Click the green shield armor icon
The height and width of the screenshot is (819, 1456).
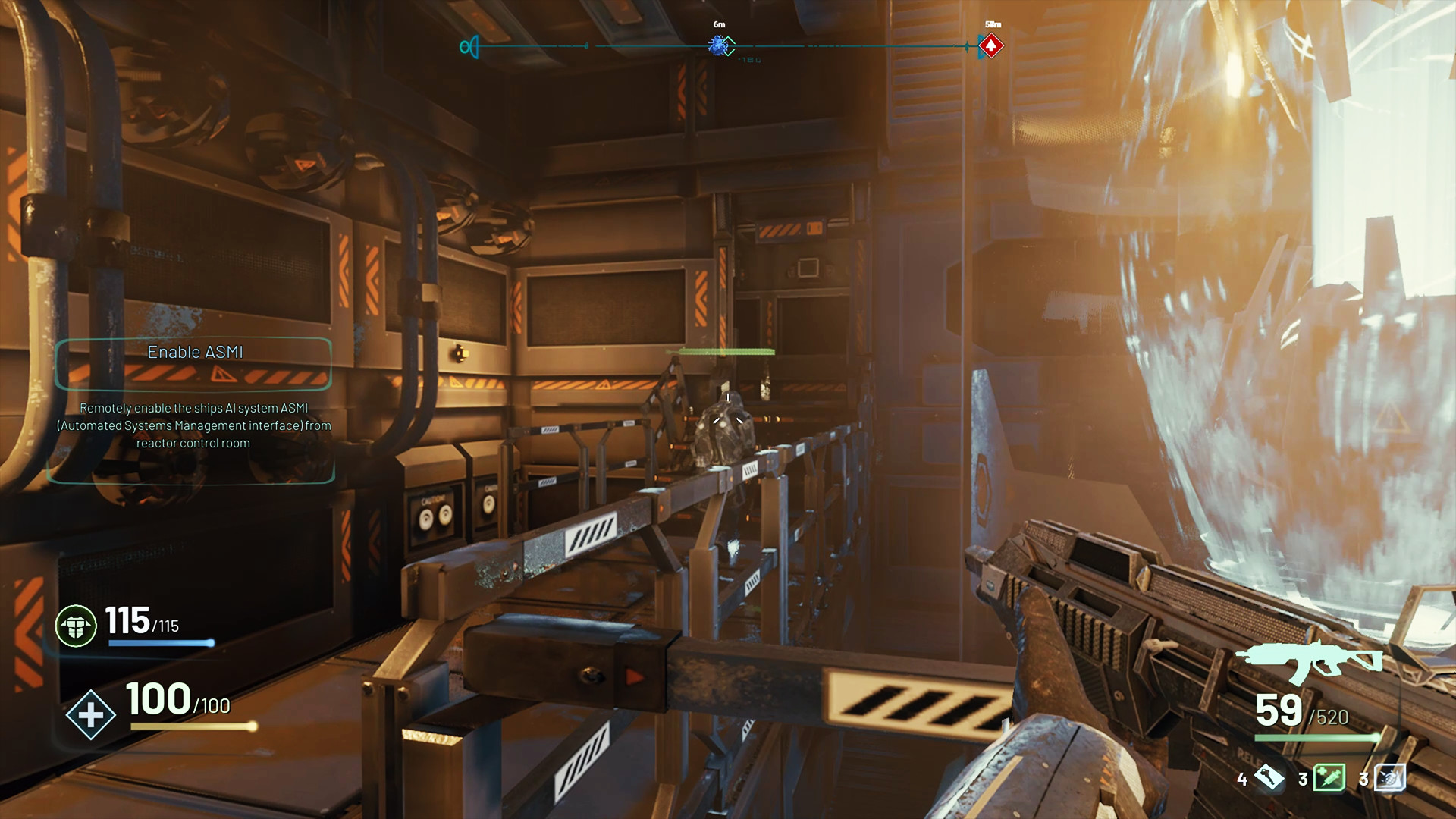[x=76, y=626]
